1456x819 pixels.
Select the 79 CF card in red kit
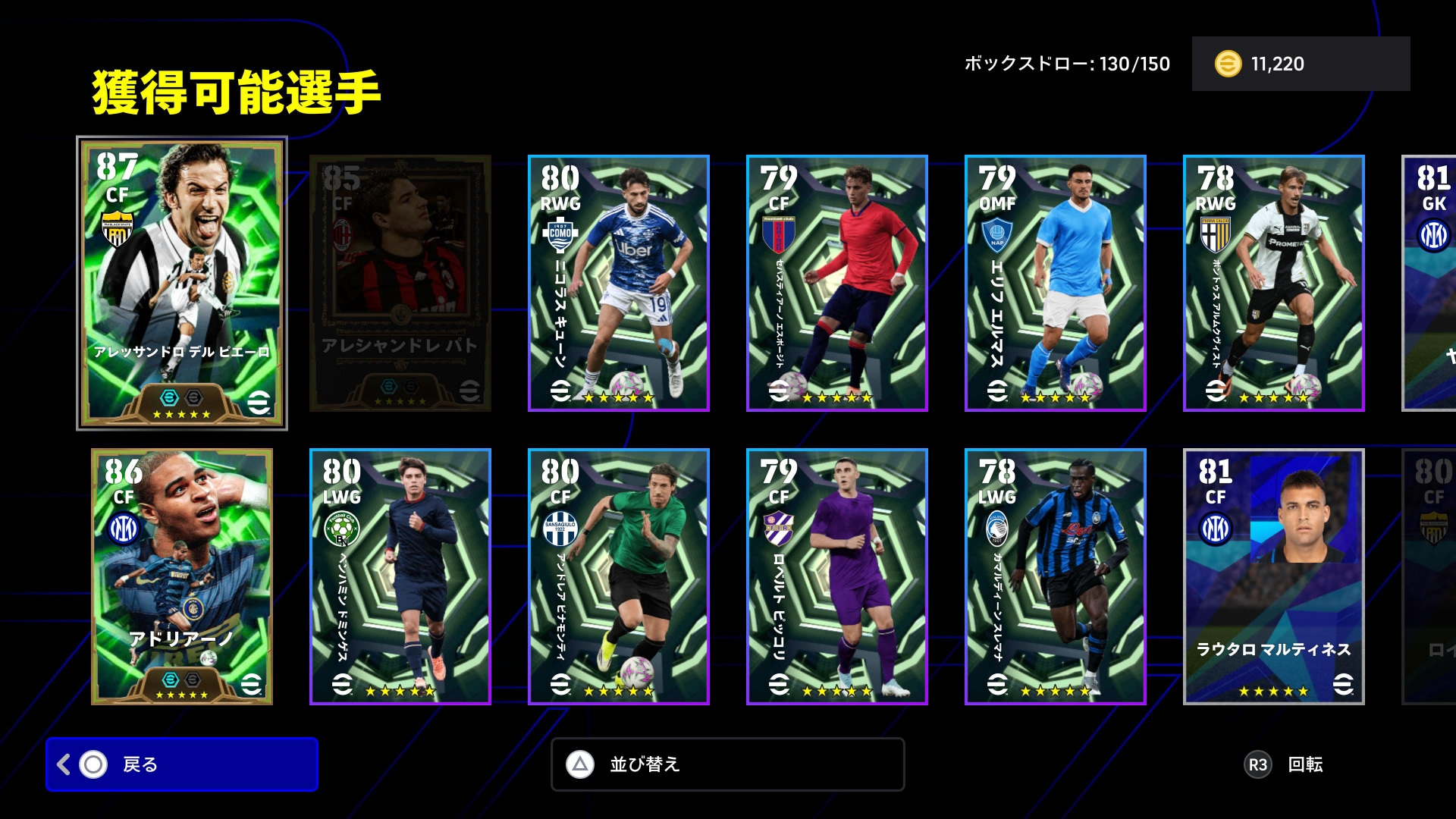837,283
